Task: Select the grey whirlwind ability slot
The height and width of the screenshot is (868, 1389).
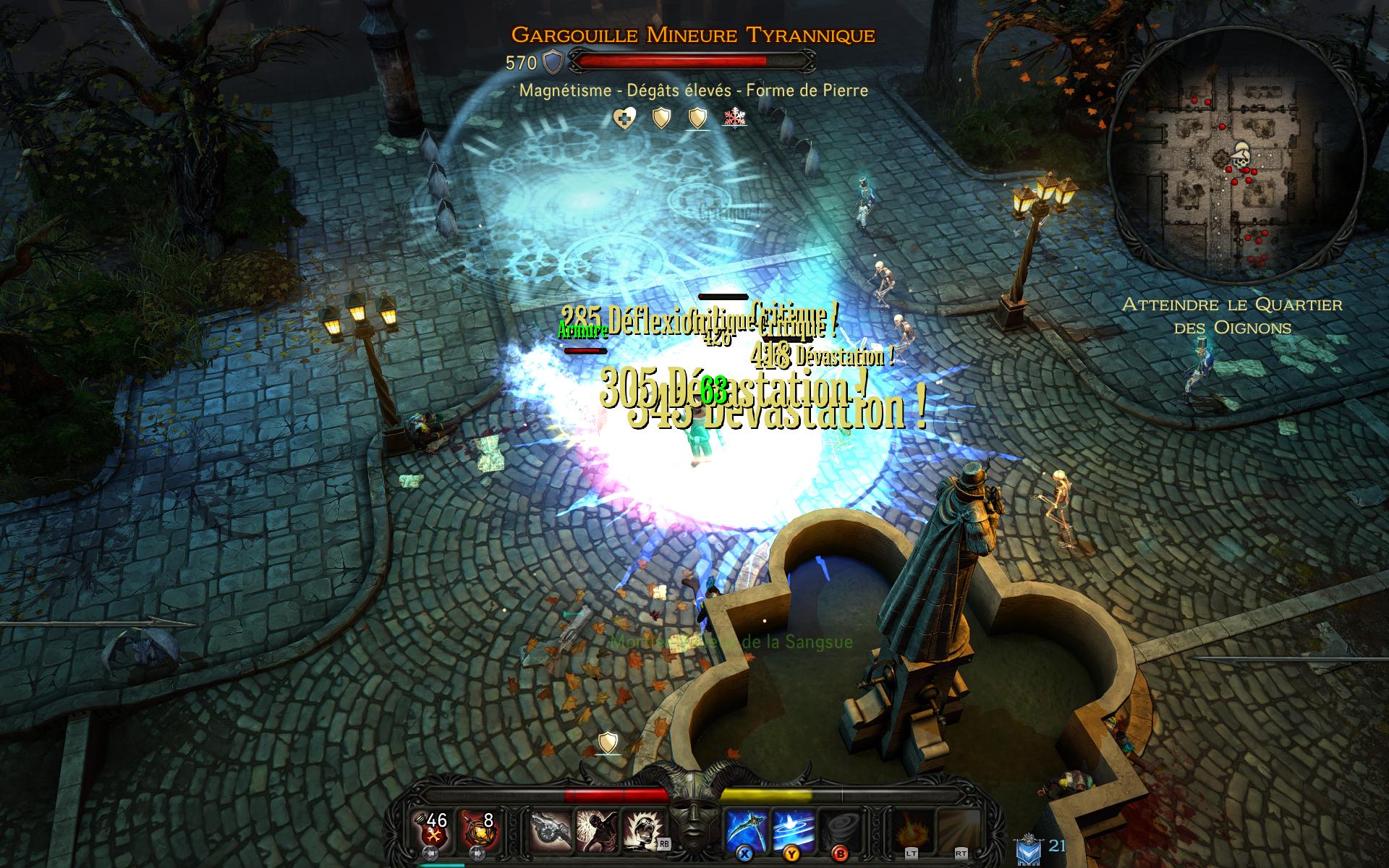Action: [x=839, y=828]
